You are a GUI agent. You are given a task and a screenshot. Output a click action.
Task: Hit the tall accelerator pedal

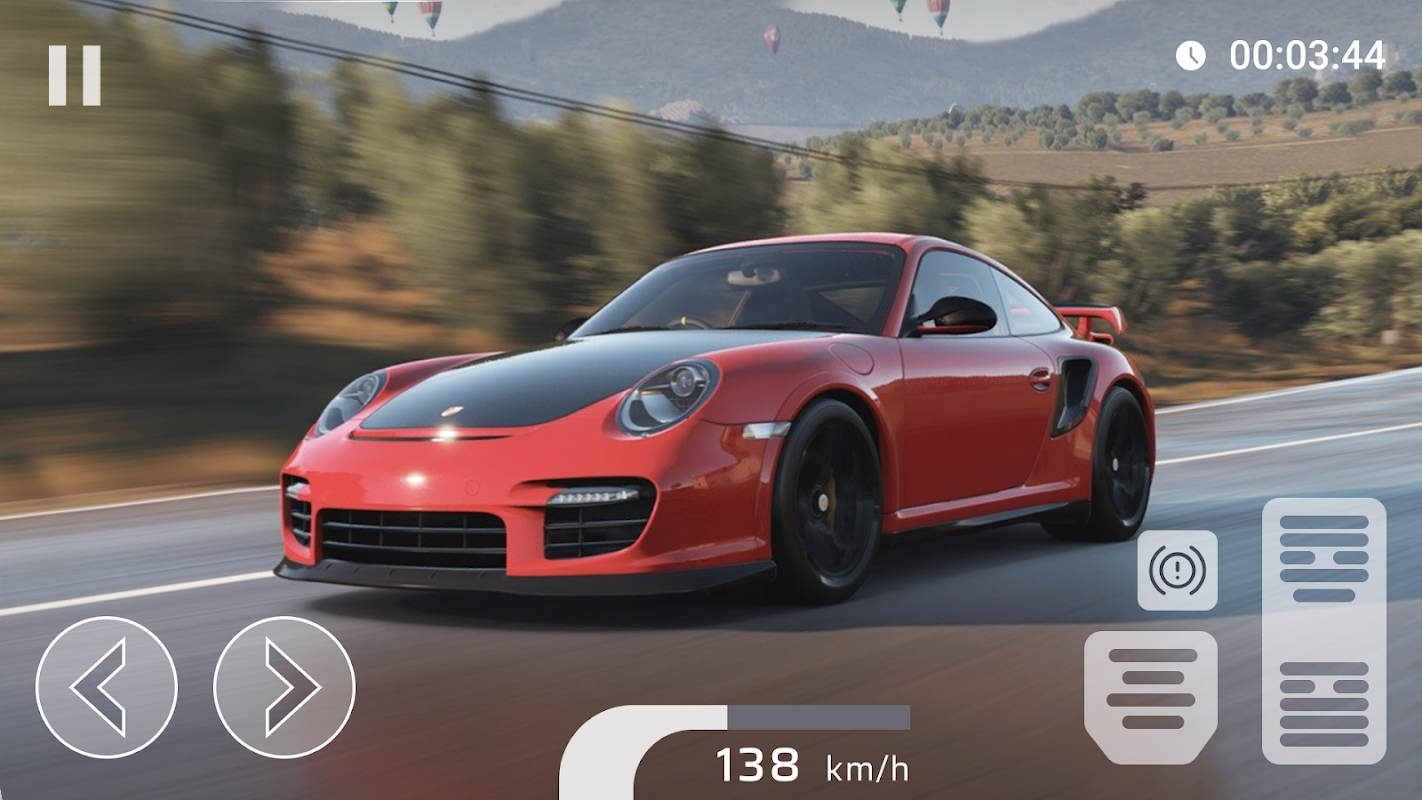click(1324, 630)
